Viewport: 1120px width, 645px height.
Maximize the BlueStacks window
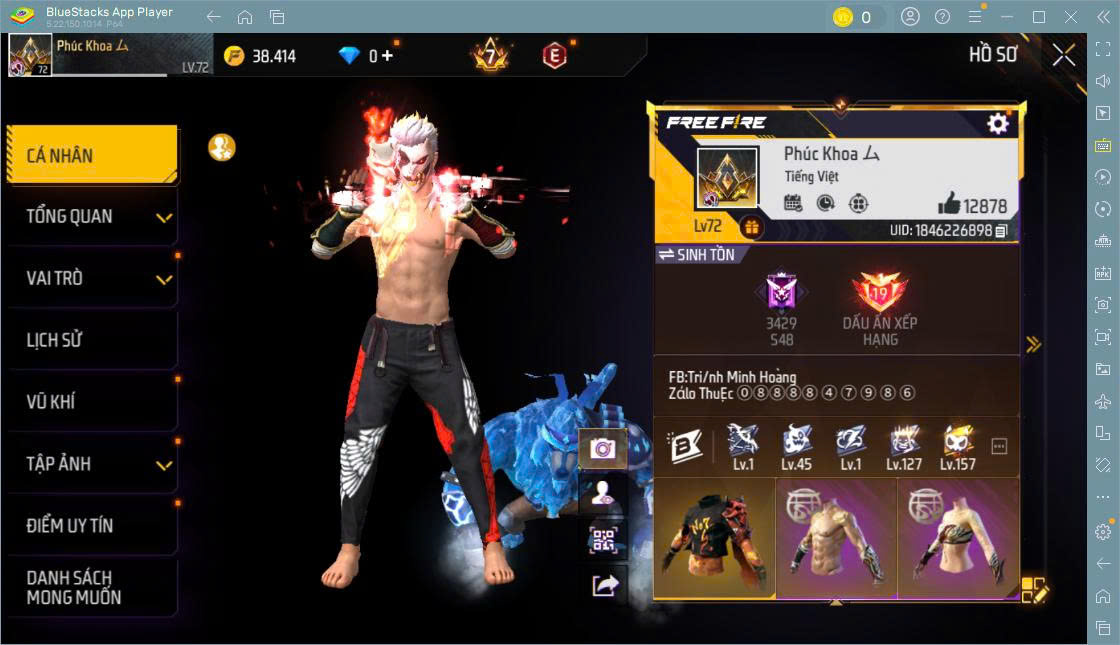coord(1038,17)
